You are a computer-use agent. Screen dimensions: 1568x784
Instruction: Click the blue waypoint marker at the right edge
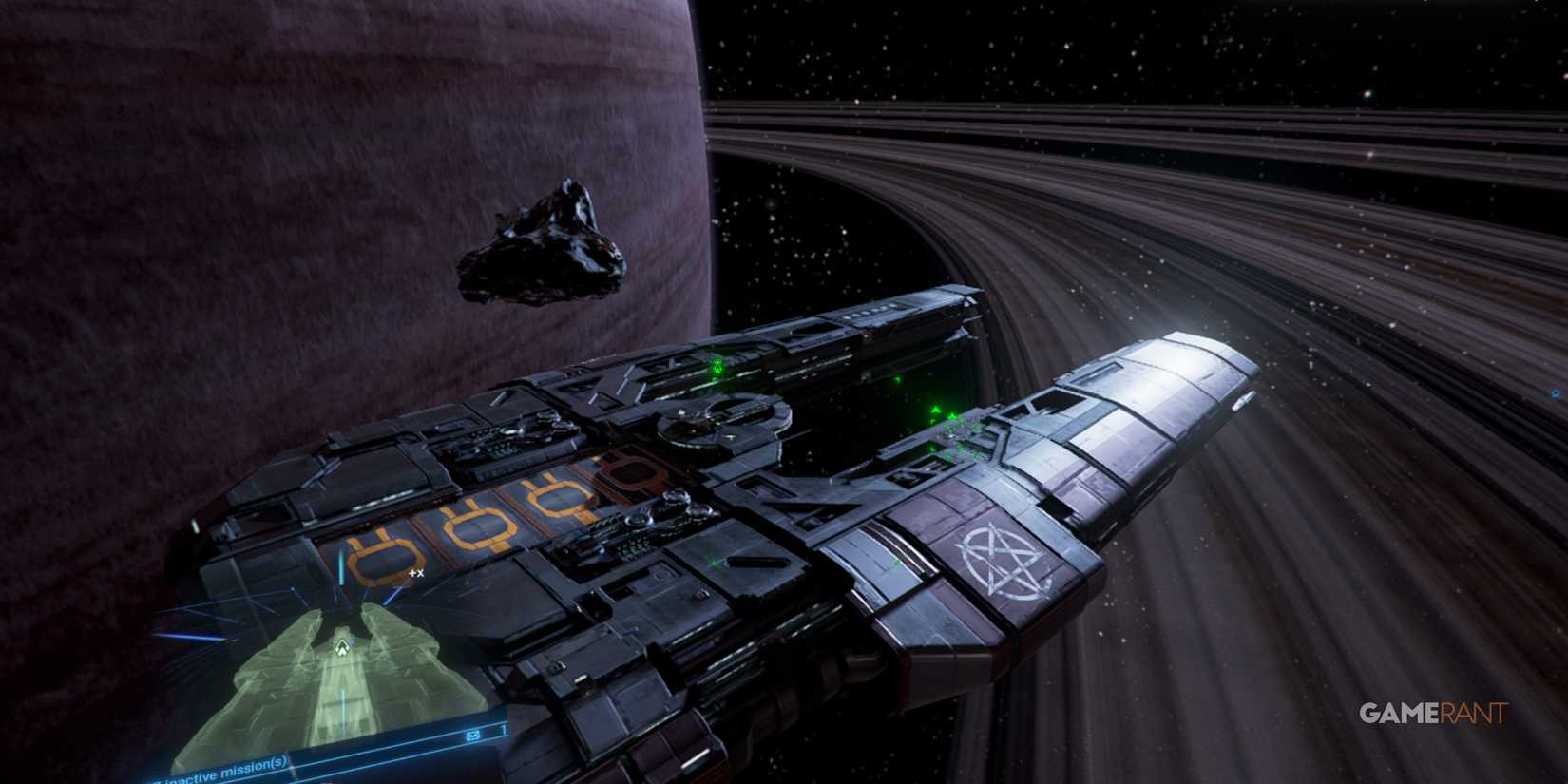click(1556, 392)
